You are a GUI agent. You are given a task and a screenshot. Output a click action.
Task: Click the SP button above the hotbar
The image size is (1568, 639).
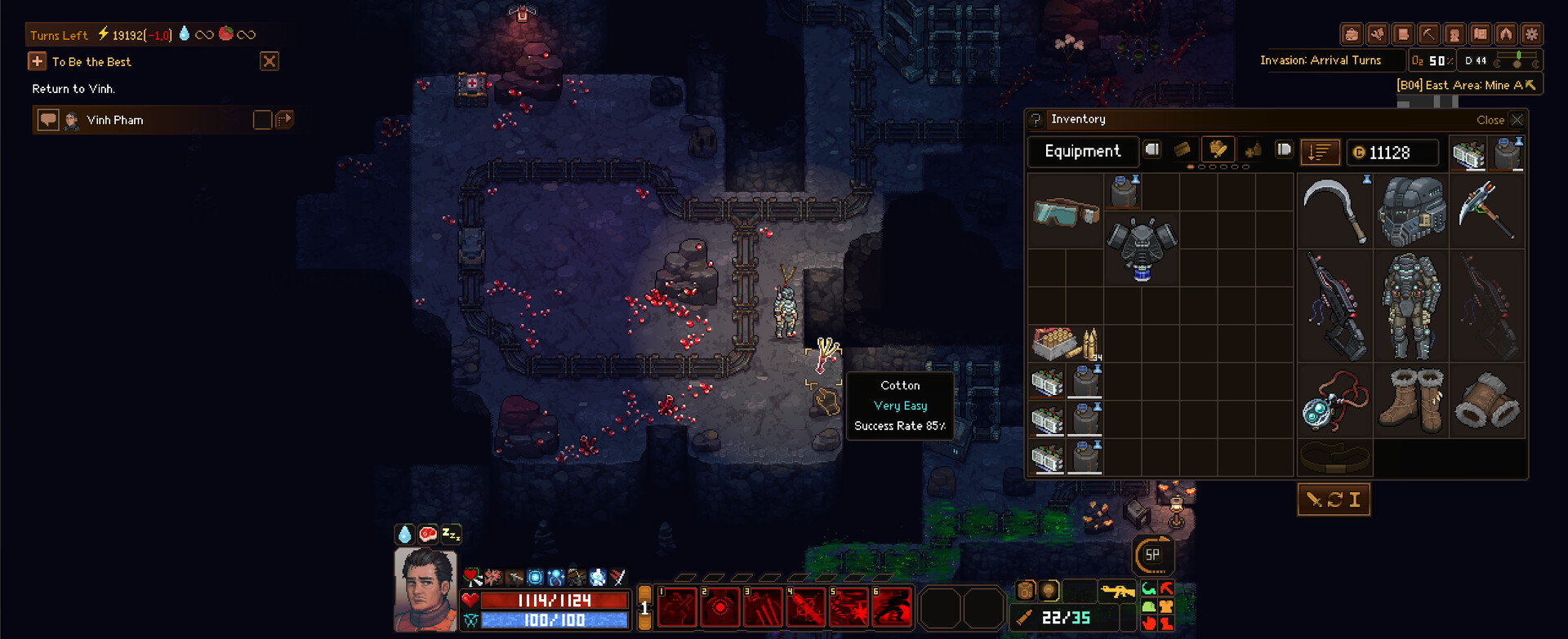tap(1154, 554)
